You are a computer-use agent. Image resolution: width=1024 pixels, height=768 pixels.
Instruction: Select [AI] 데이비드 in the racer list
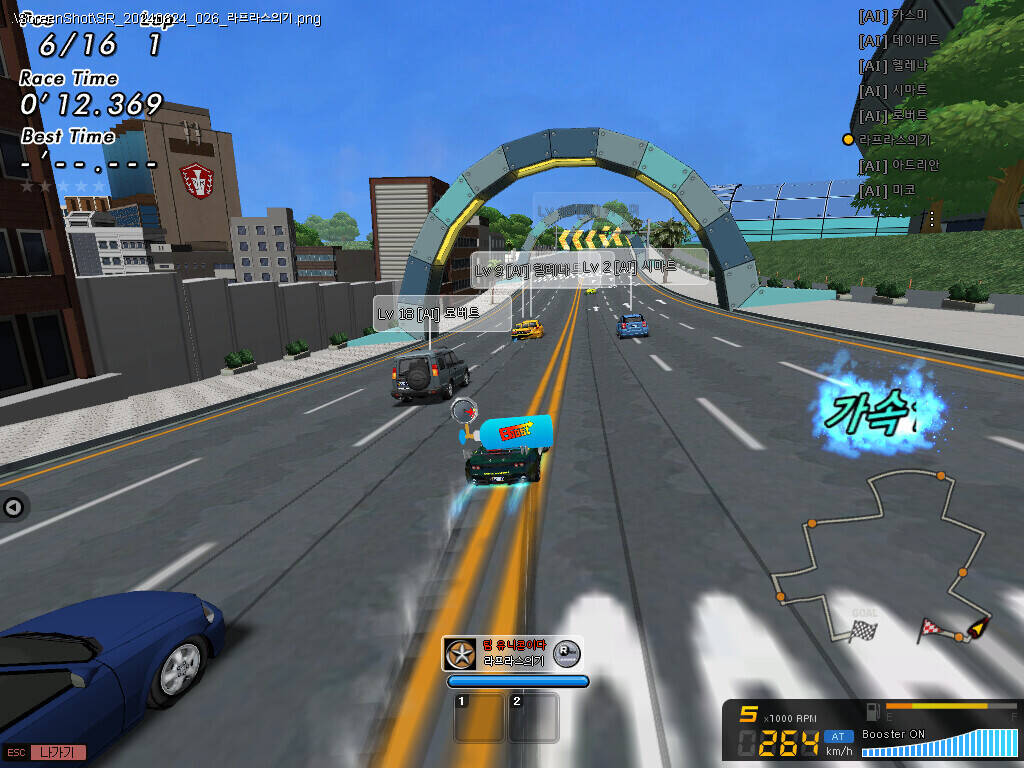[899, 41]
